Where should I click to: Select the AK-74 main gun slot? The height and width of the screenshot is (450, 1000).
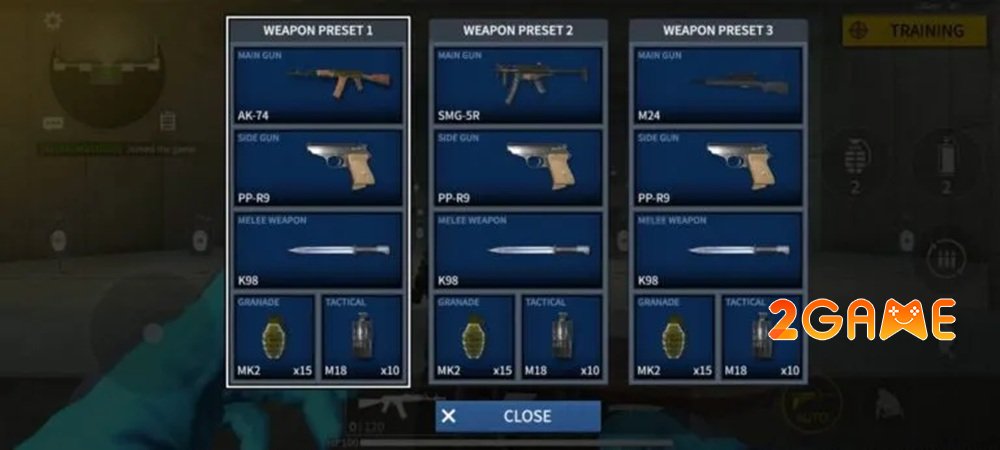point(318,84)
